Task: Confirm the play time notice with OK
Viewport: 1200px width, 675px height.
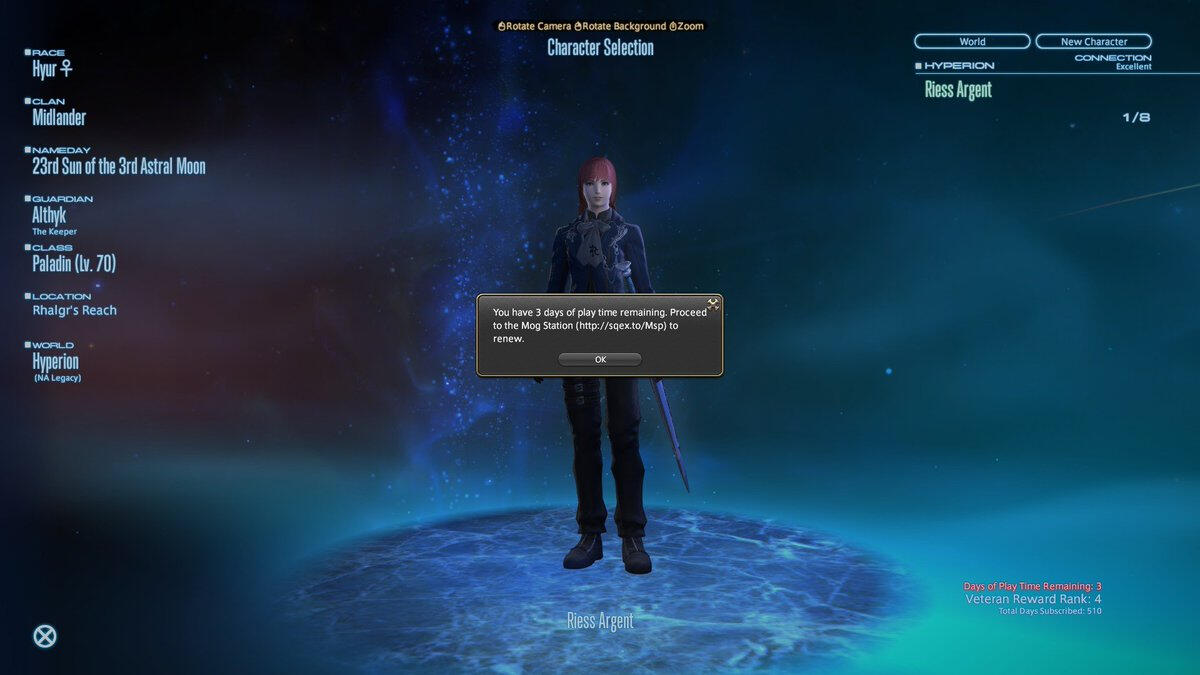Action: (x=600, y=359)
